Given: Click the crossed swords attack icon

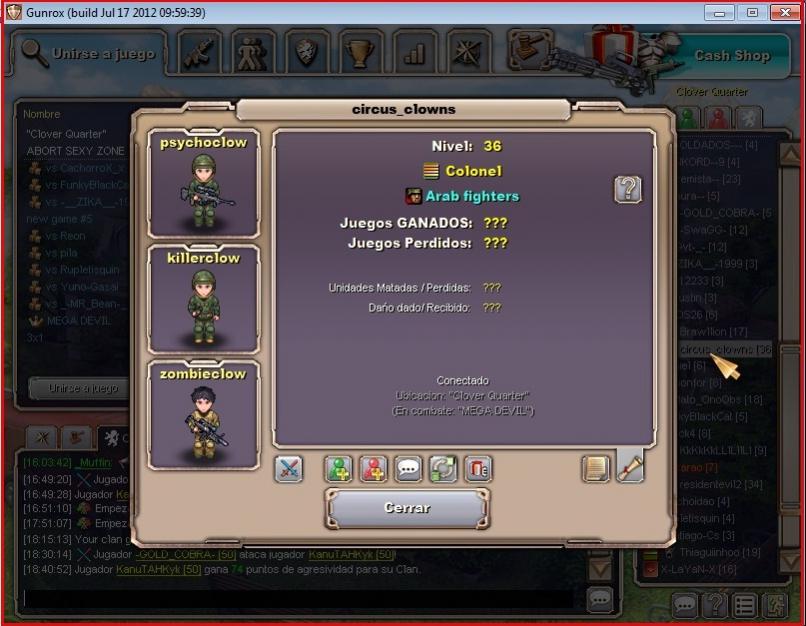Looking at the screenshot, I should coord(289,468).
